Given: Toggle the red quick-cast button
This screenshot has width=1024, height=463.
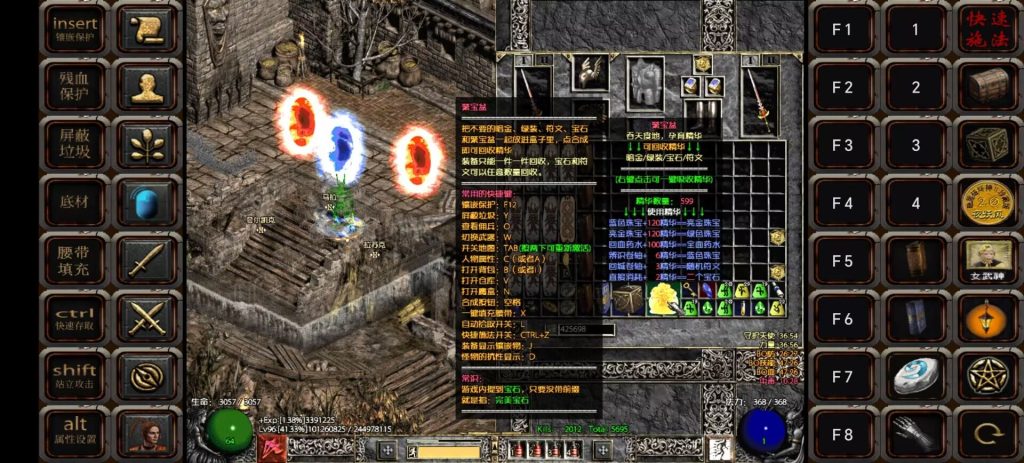Looking at the screenshot, I should coord(987,29).
